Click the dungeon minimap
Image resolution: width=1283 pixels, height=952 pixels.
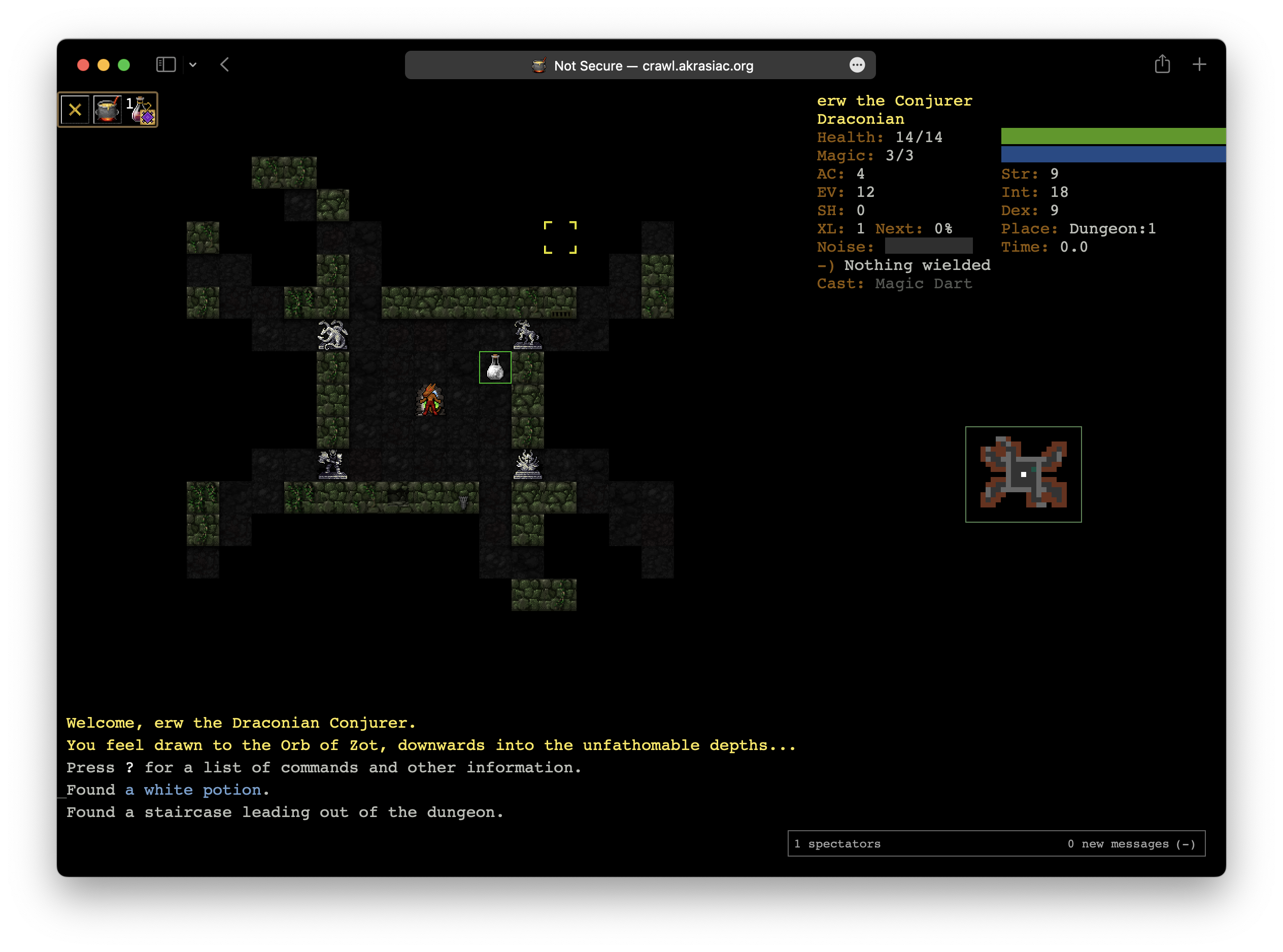[x=1023, y=473]
